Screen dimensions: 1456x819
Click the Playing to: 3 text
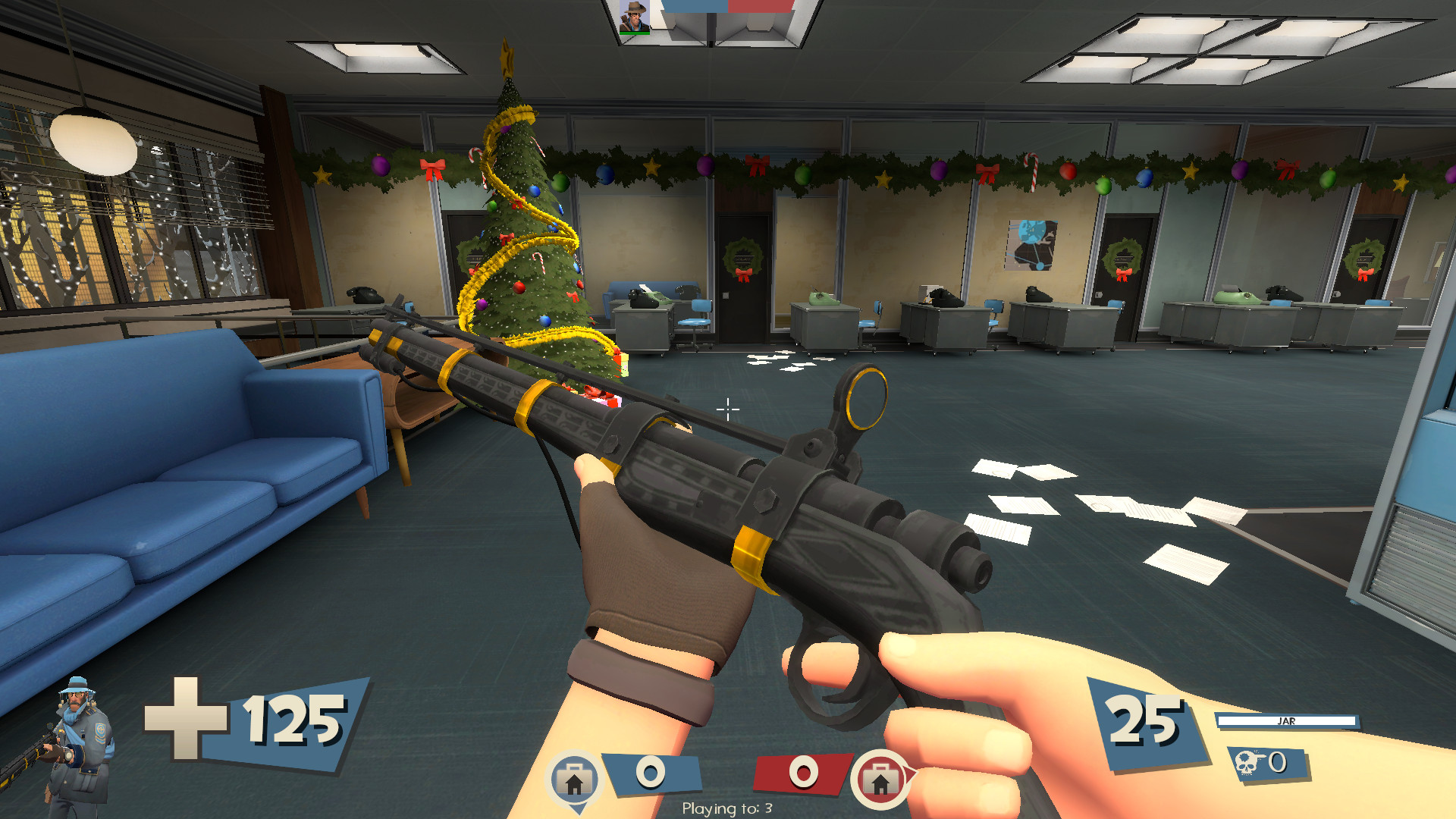[x=728, y=809]
